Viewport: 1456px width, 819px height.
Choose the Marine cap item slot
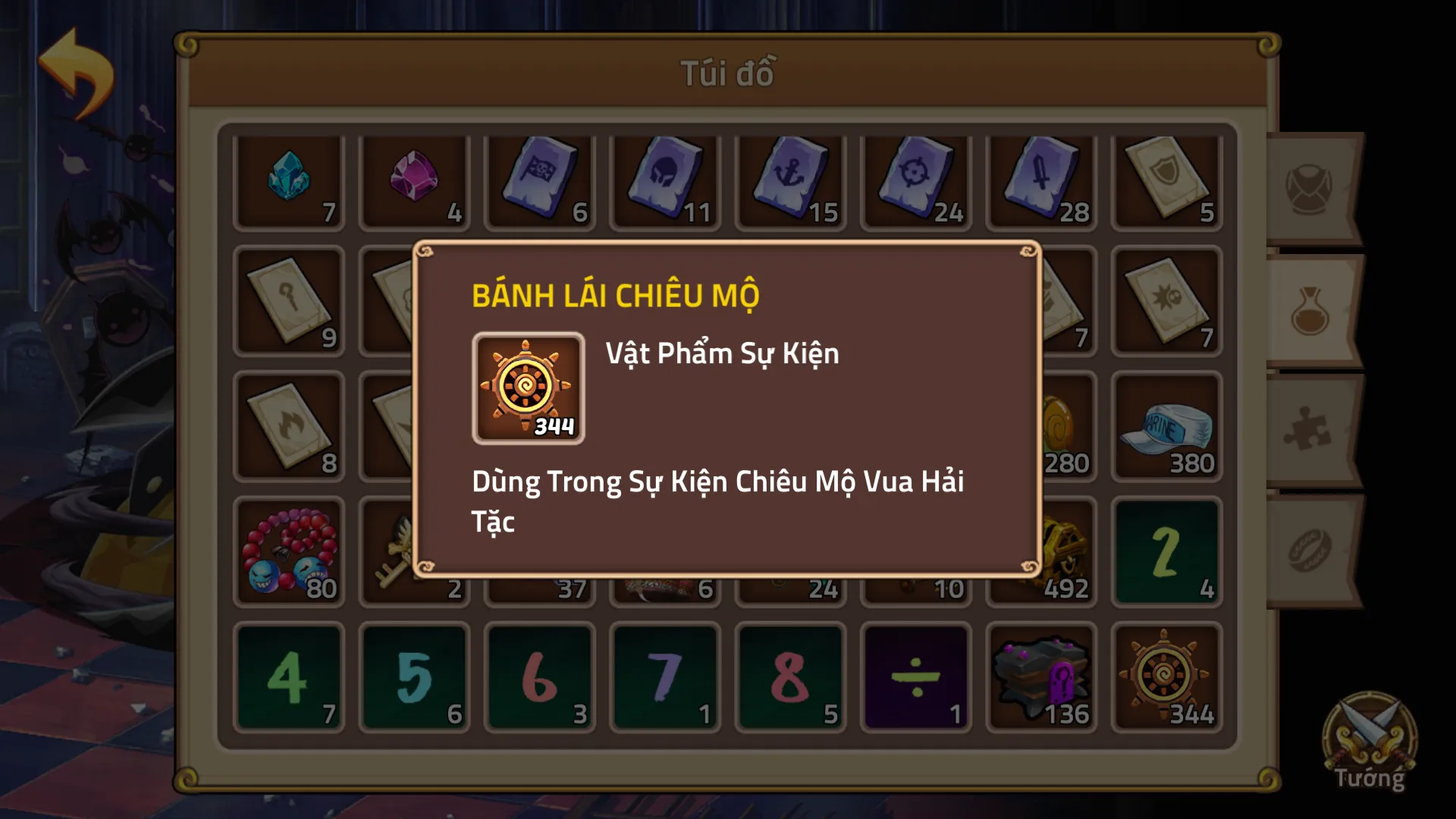point(1166,428)
